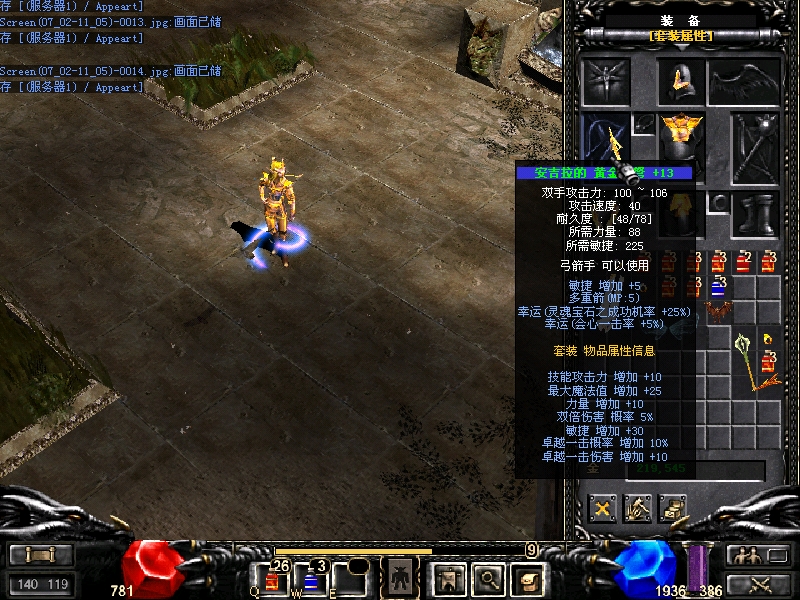Screen dimensions: 800x600
Task: Pick the small gold ring in inventory
Action: [767, 337]
